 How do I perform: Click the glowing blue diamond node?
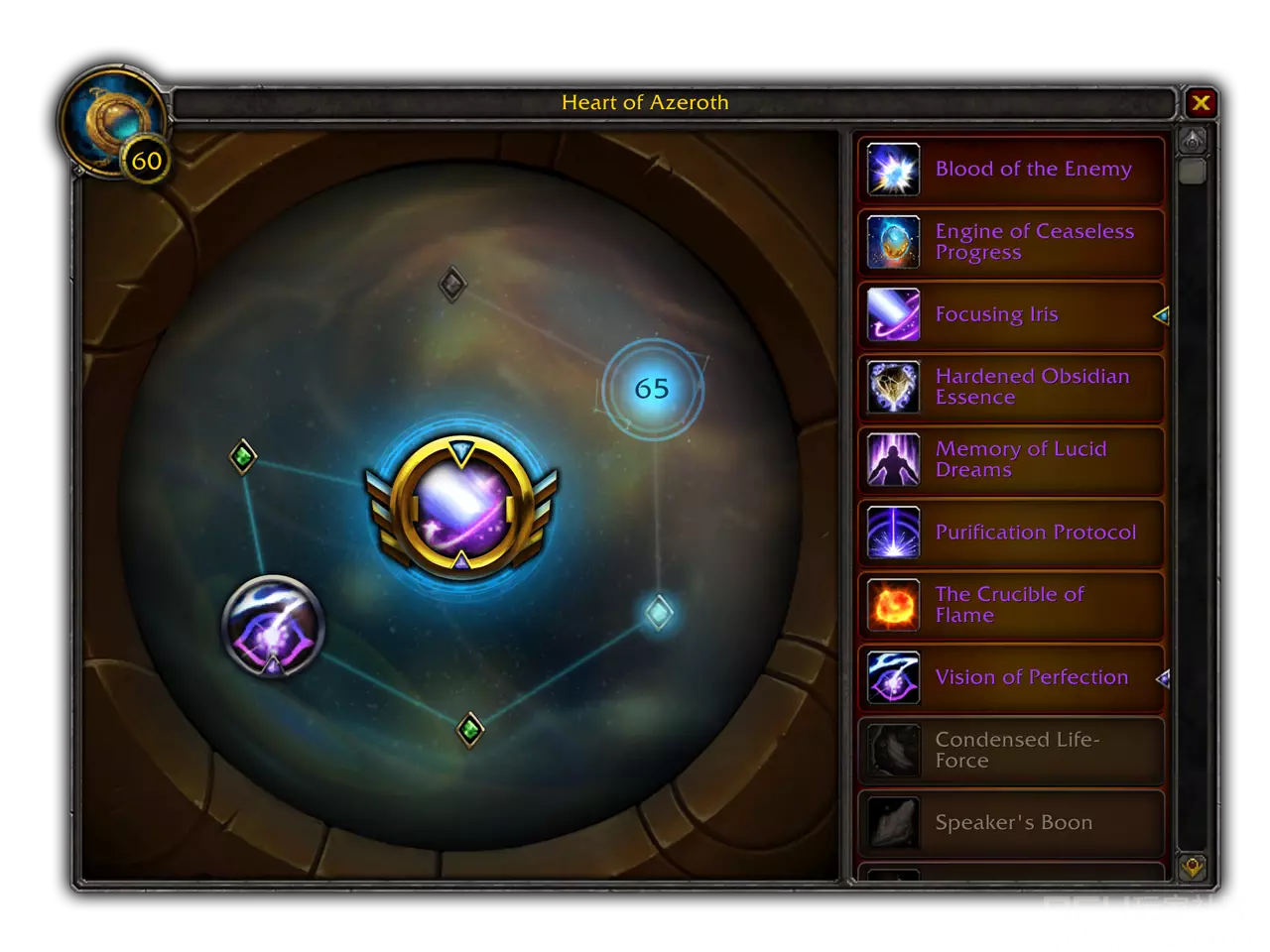(x=658, y=613)
